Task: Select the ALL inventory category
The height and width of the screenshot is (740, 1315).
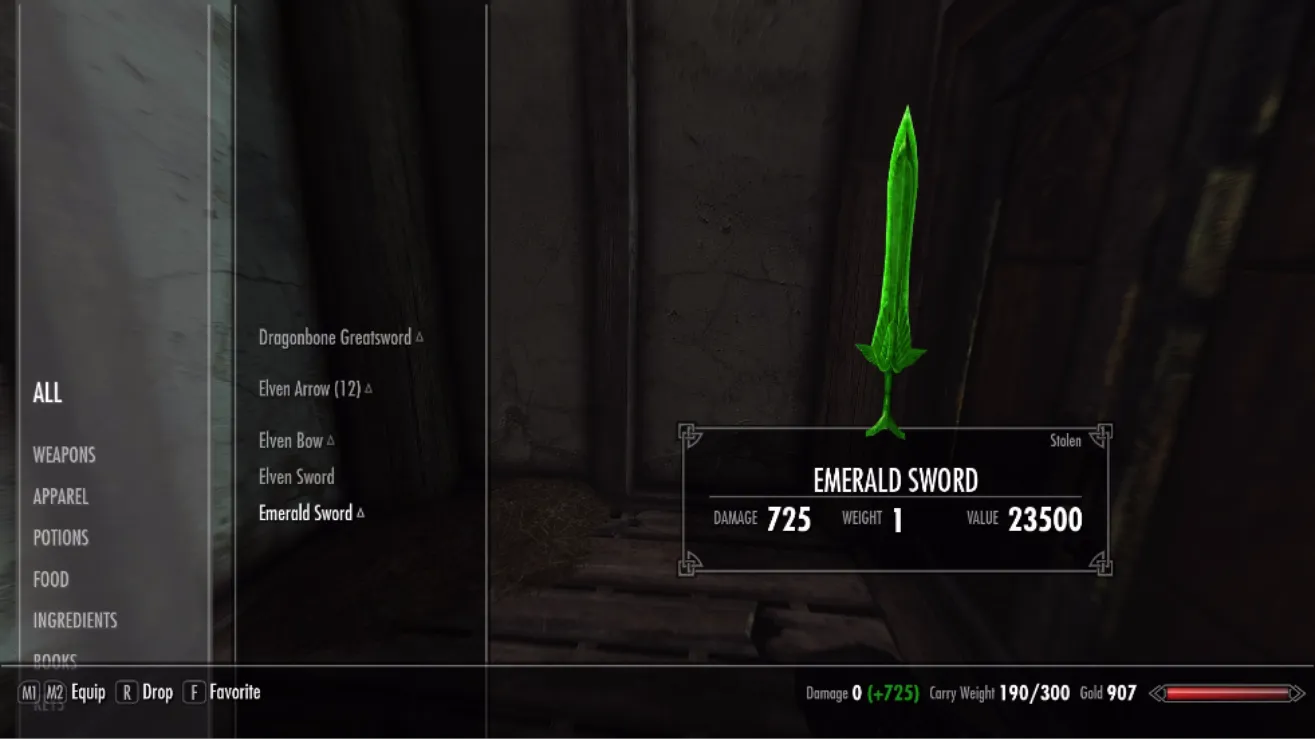Action: (x=47, y=393)
